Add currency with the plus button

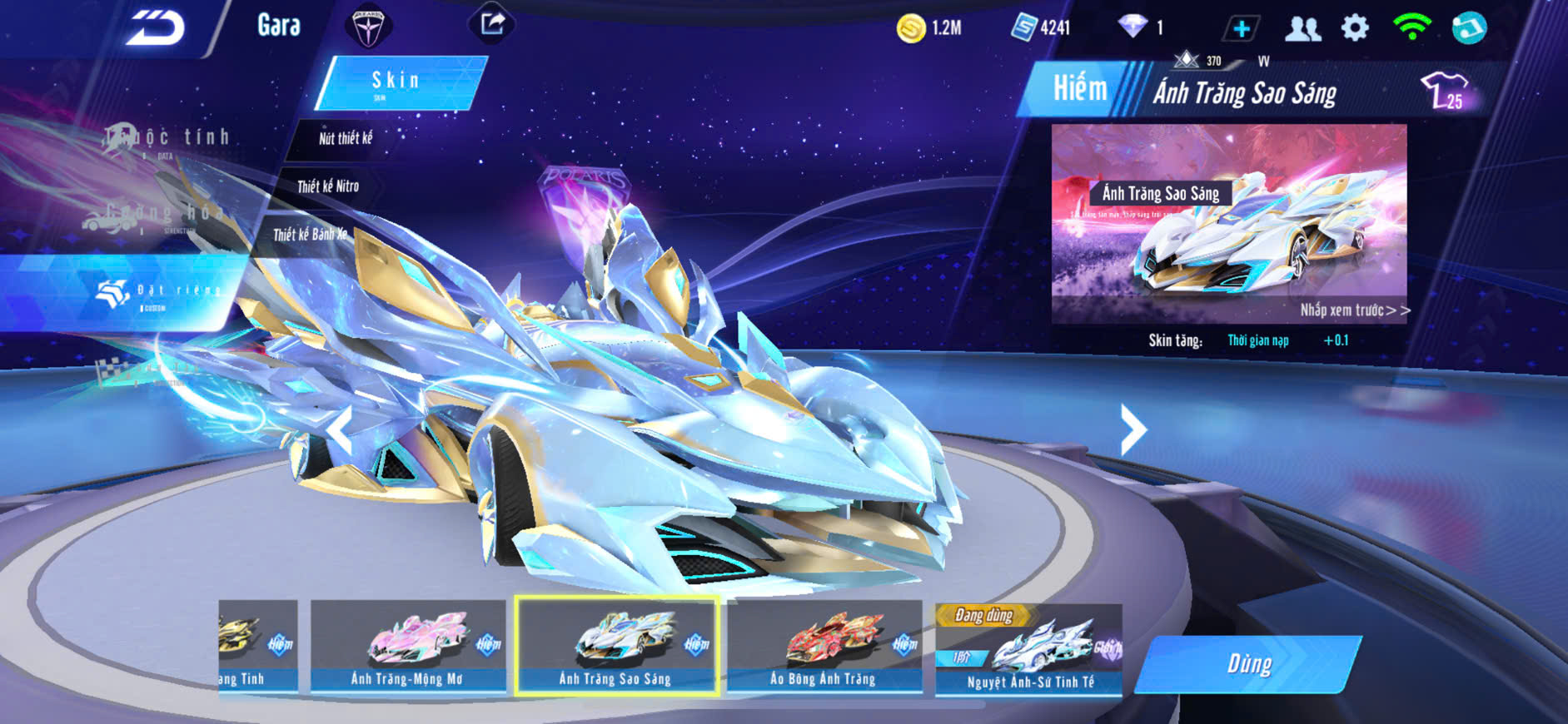tap(1241, 29)
